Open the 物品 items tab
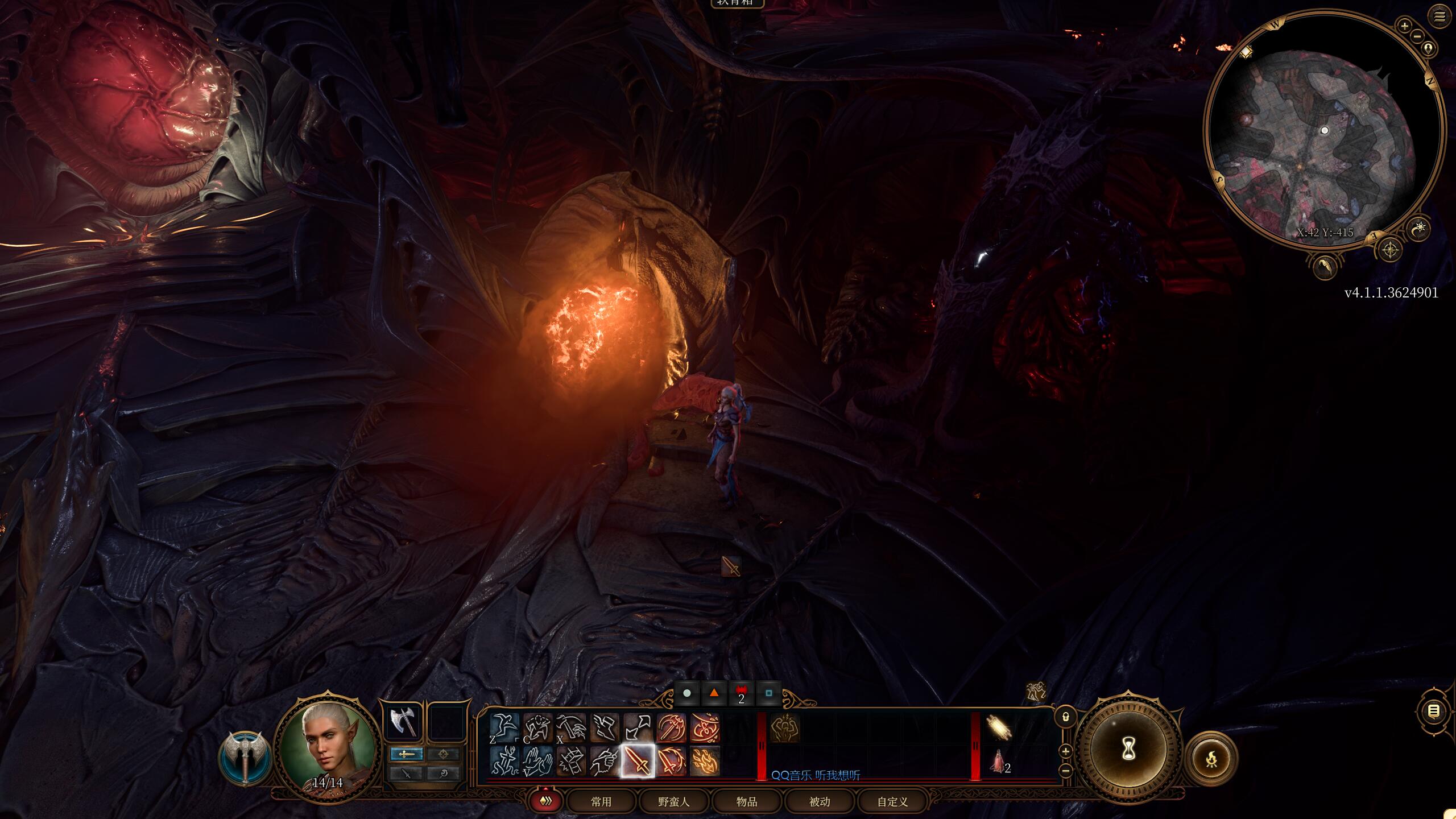Screen dimensions: 1456x819 tap(747, 803)
